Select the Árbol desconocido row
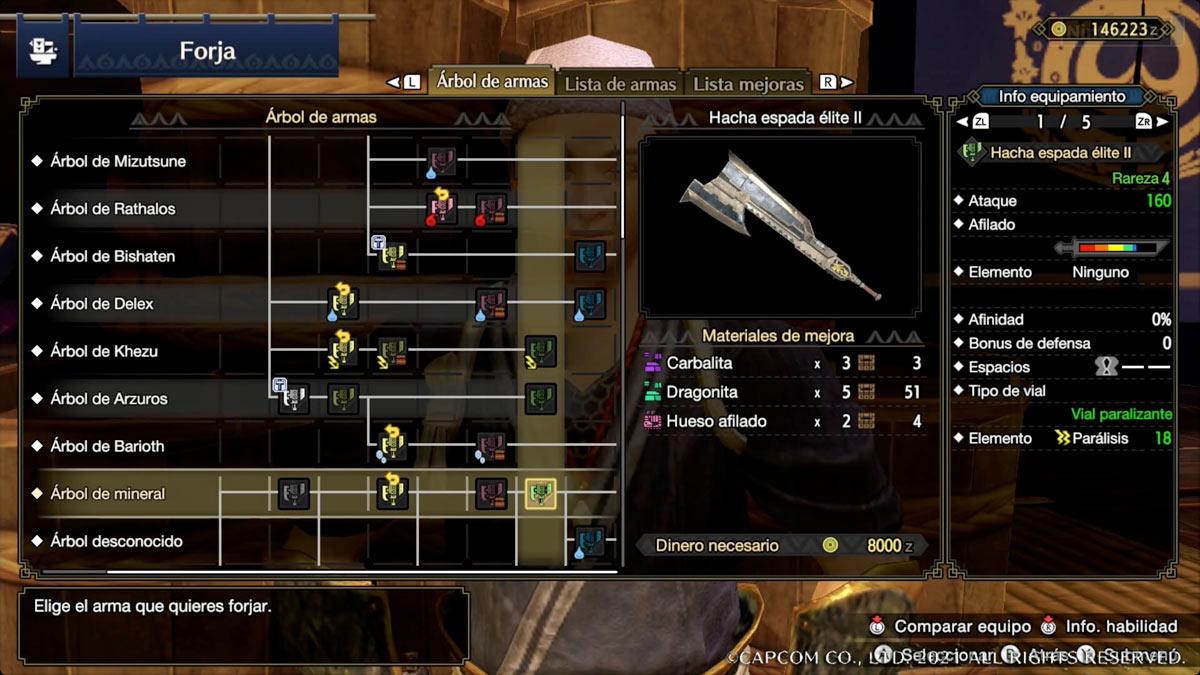The width and height of the screenshot is (1200, 675). pos(116,541)
